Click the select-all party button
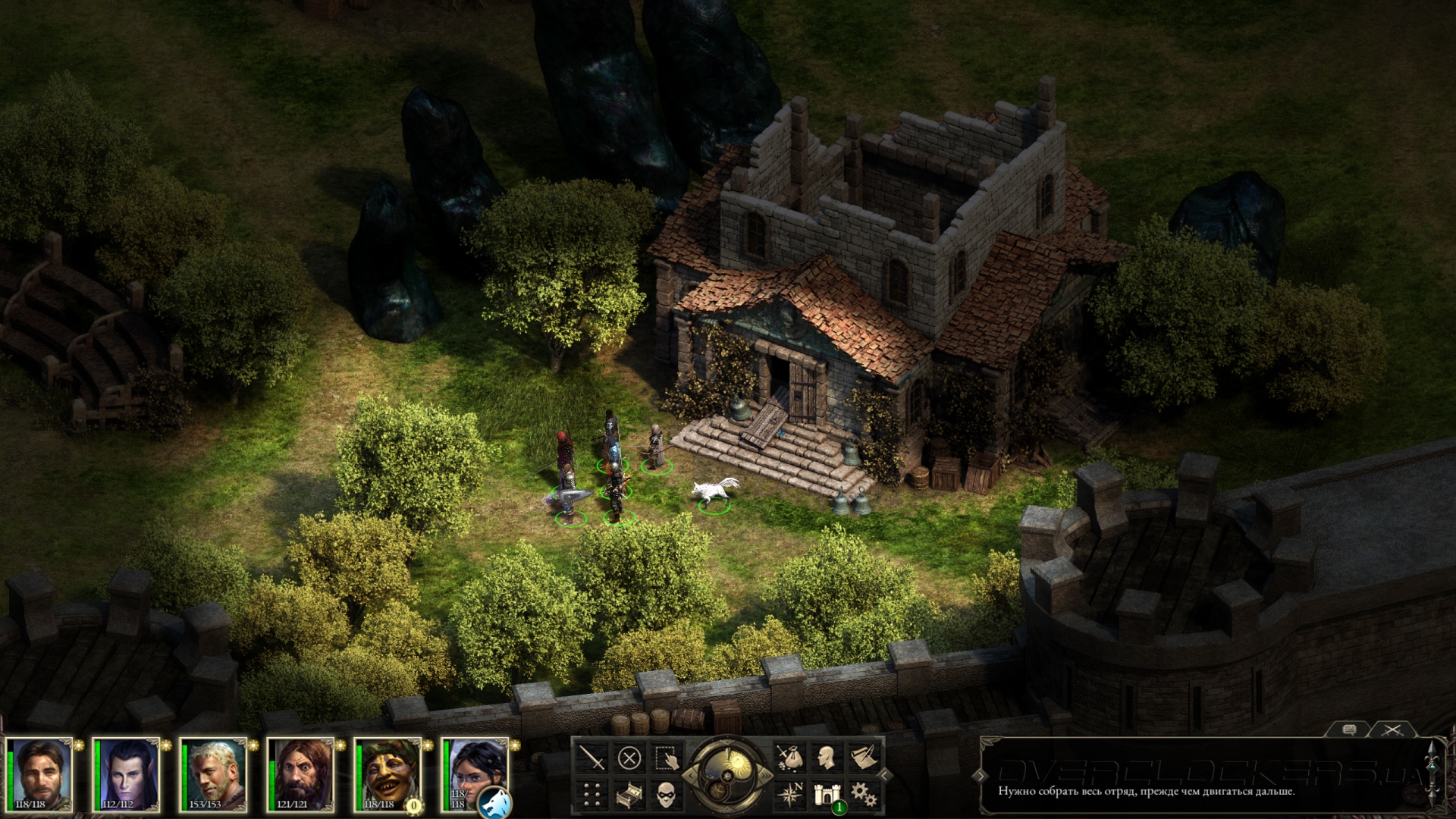 click(667, 758)
